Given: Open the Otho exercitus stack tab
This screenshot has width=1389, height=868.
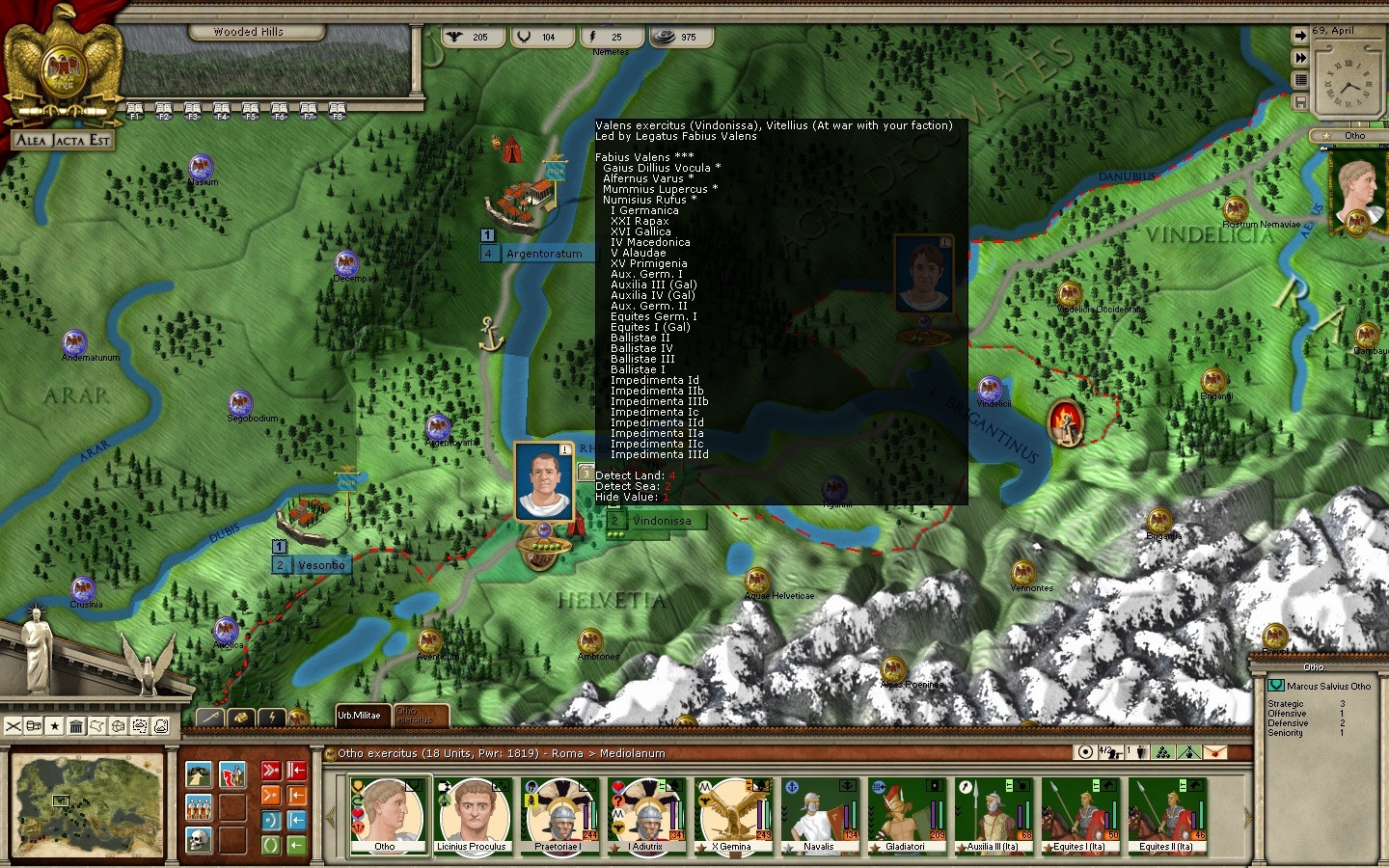Looking at the screenshot, I should click(420, 716).
